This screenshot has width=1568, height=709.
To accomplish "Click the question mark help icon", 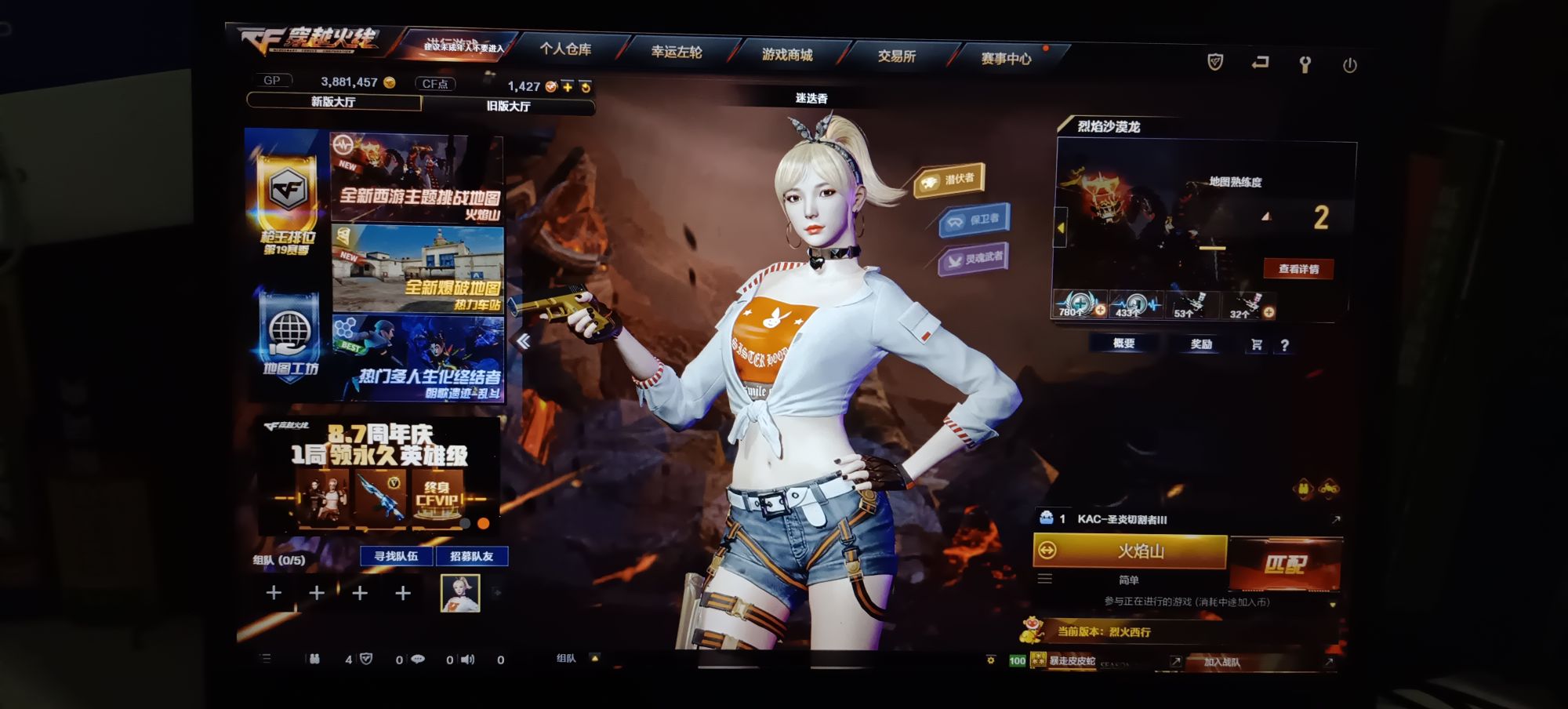I will tap(1286, 345).
